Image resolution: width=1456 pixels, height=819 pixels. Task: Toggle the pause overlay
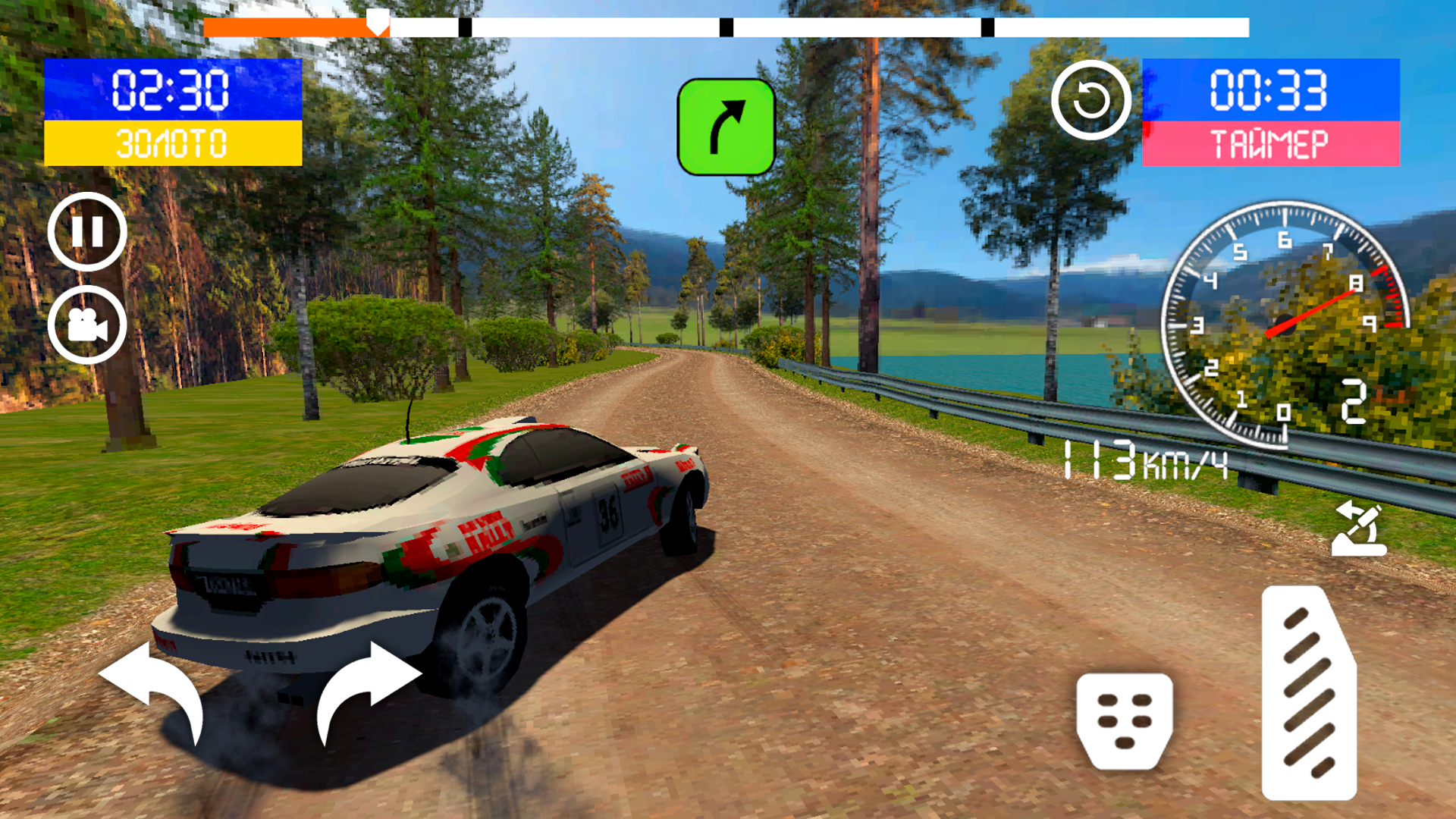88,231
